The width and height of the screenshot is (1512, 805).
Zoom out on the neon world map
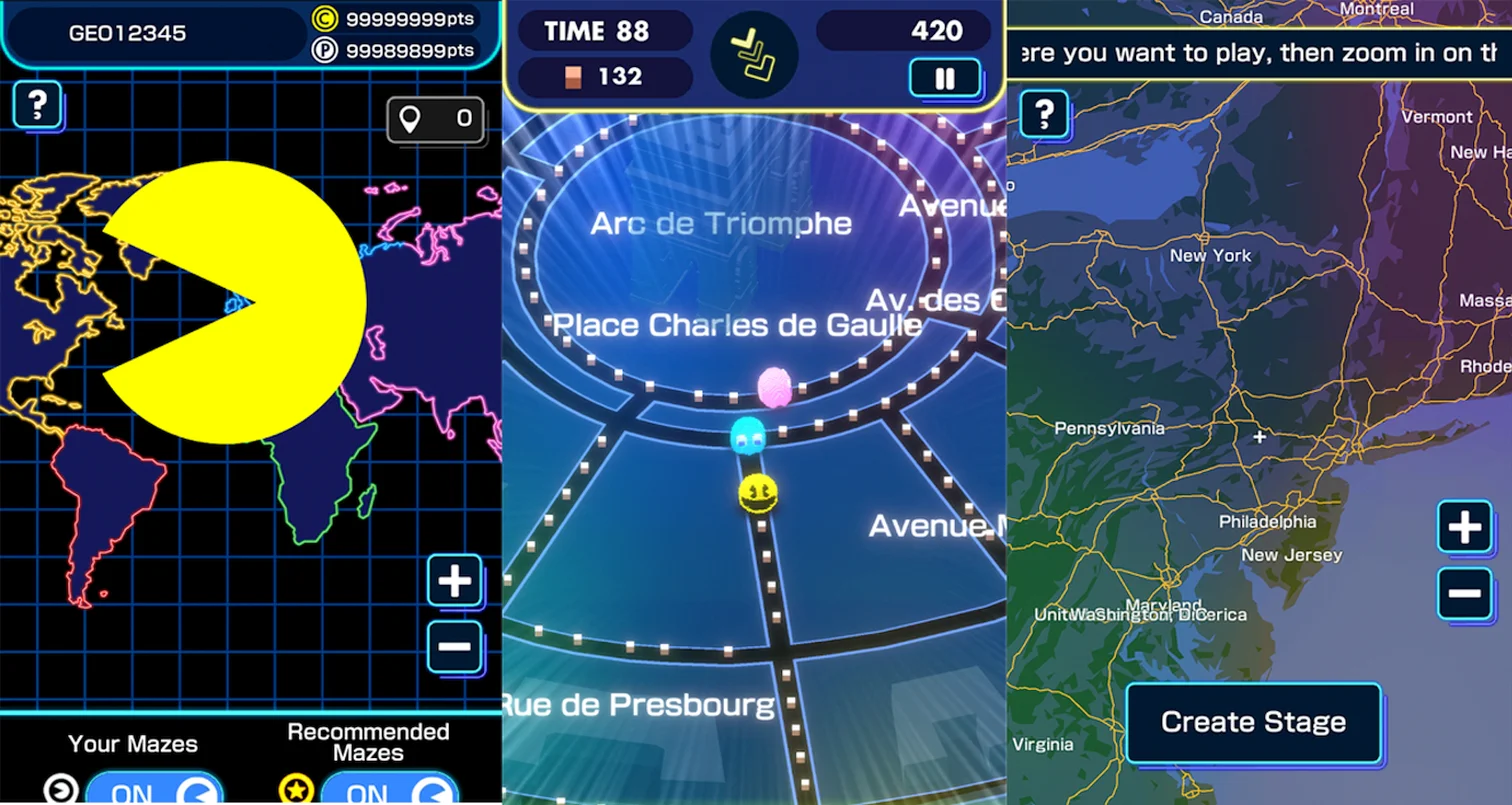coord(455,646)
